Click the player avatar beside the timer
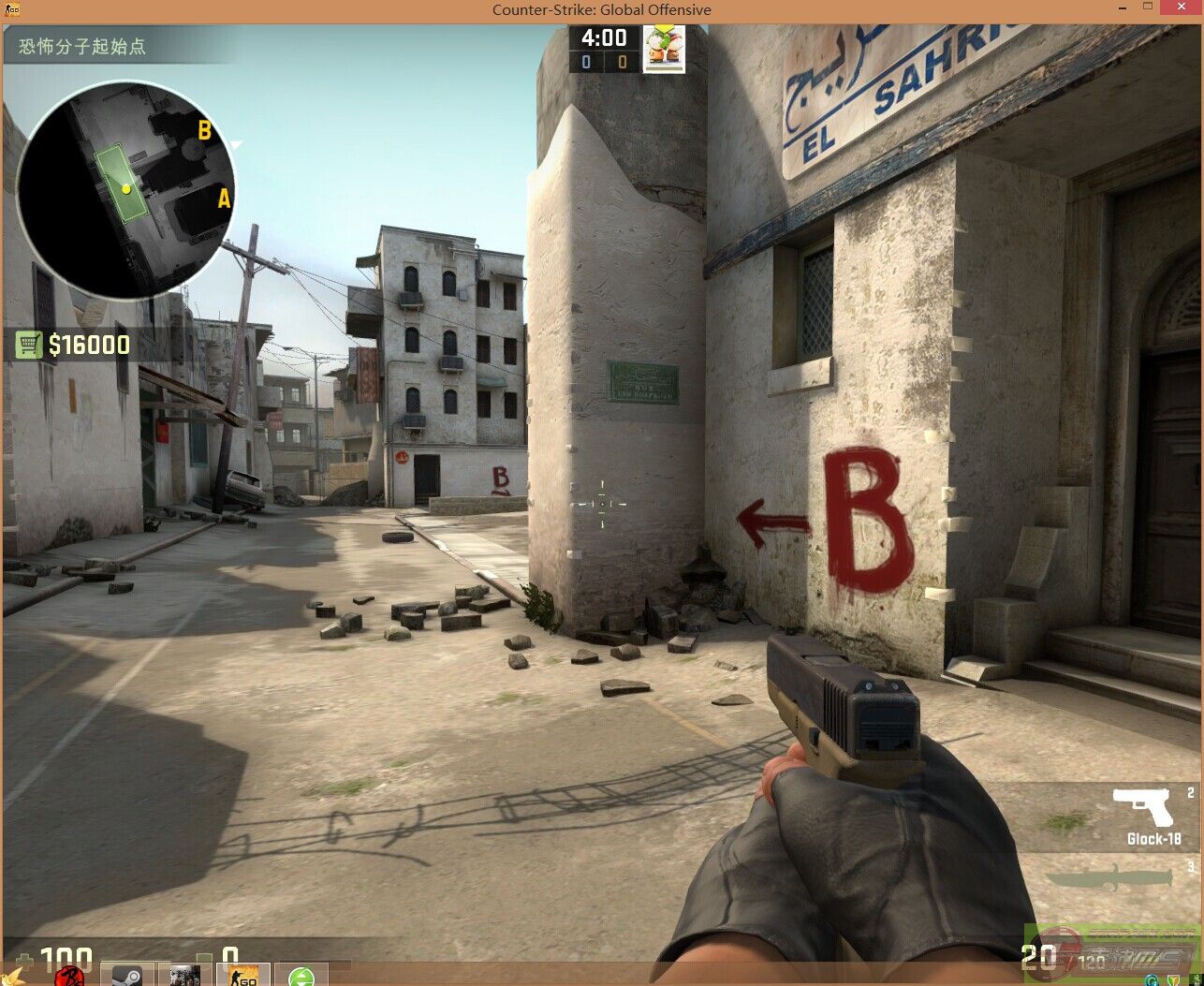This screenshot has width=1204, height=986. pyautogui.click(x=663, y=49)
